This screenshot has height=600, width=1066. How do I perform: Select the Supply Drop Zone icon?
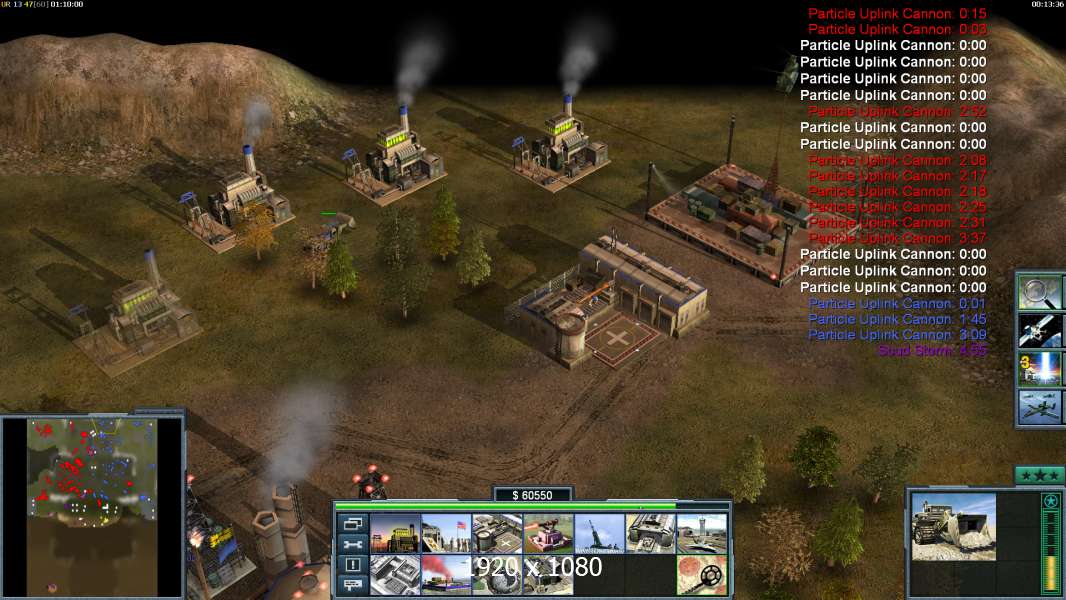click(446, 575)
